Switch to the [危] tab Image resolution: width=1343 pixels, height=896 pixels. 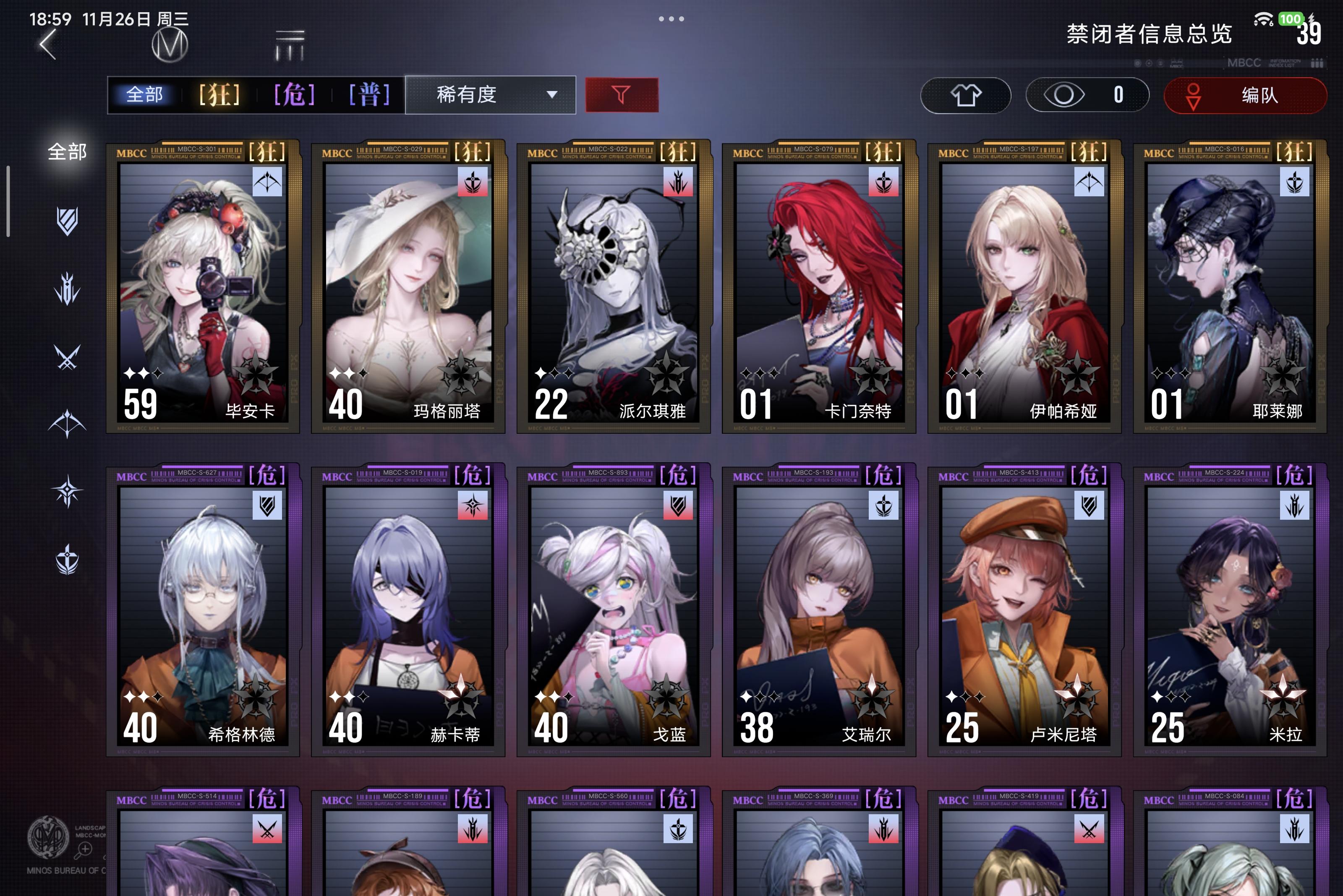click(x=293, y=95)
